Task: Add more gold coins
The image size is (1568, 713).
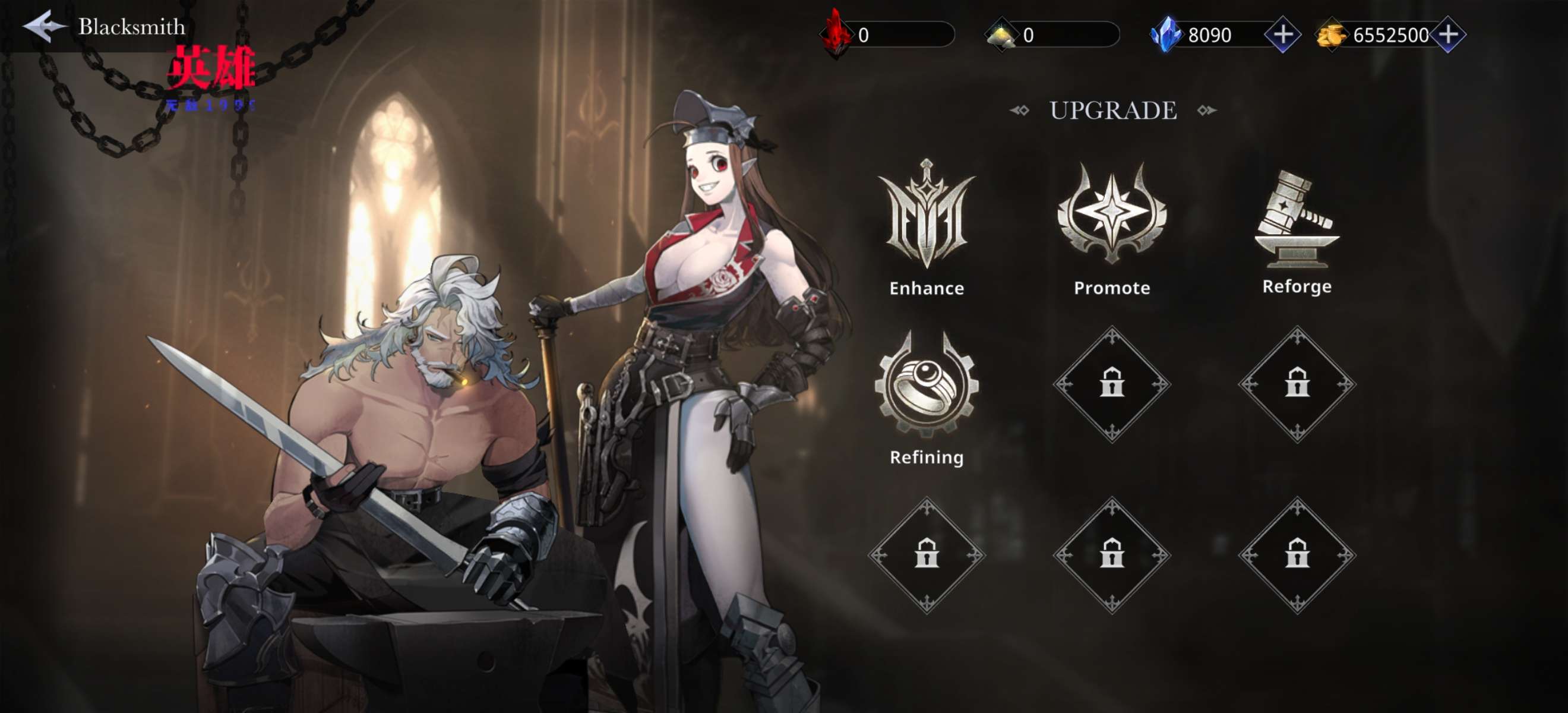Action: [x=1448, y=34]
